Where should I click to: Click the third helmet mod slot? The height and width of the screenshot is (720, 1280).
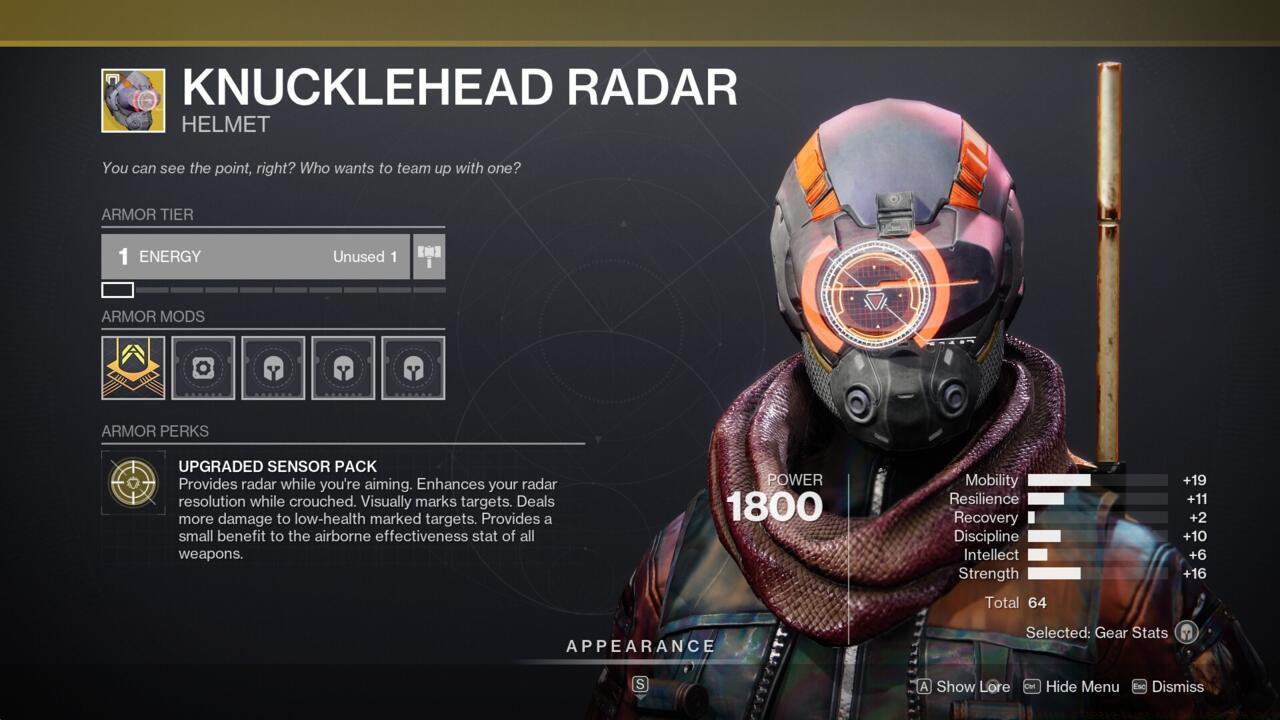tap(273, 368)
